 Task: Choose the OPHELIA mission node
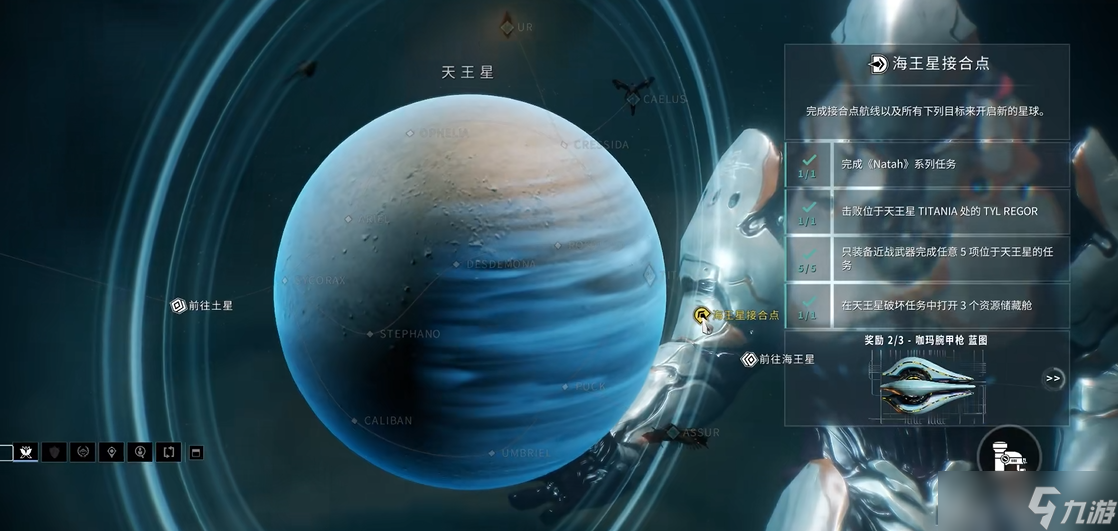coord(410,132)
